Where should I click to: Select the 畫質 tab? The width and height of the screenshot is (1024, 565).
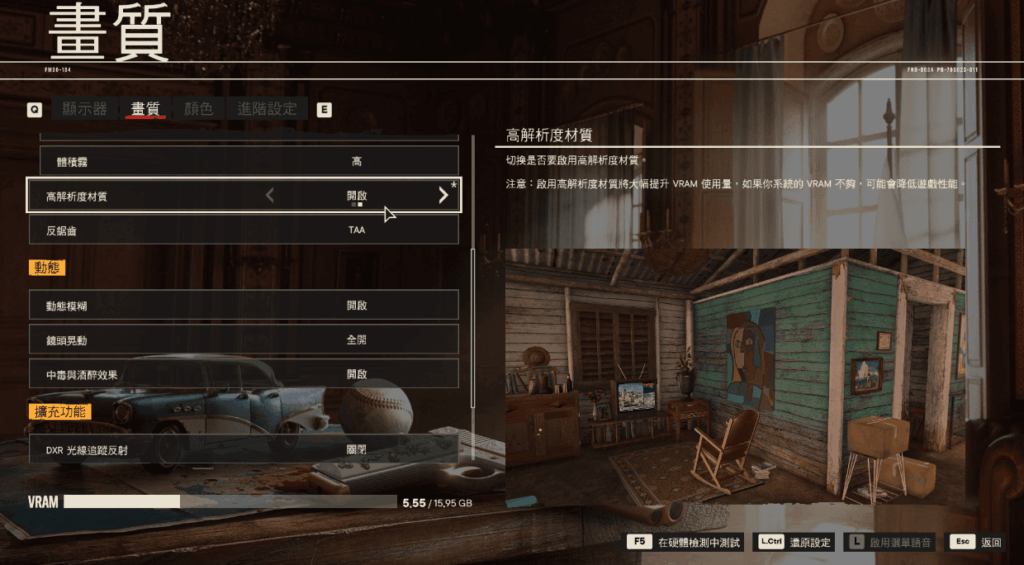point(145,109)
